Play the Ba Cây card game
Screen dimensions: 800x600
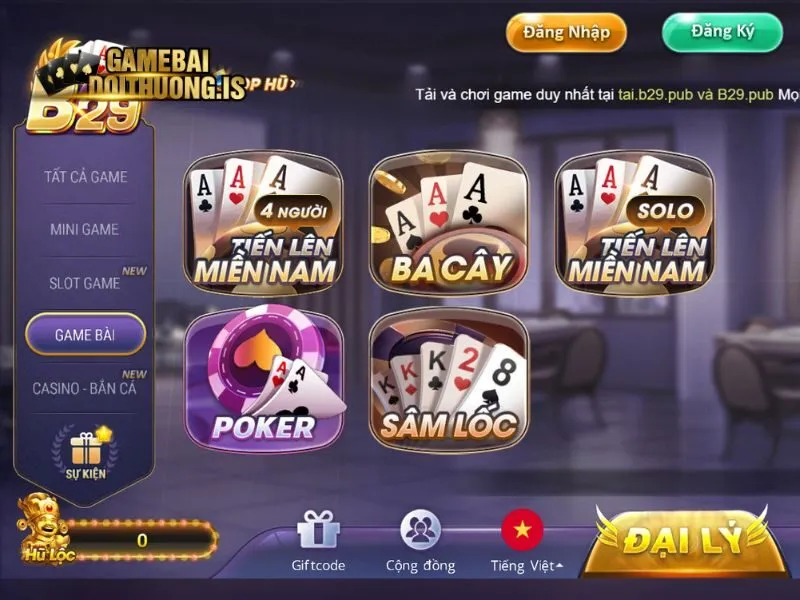[x=449, y=225]
